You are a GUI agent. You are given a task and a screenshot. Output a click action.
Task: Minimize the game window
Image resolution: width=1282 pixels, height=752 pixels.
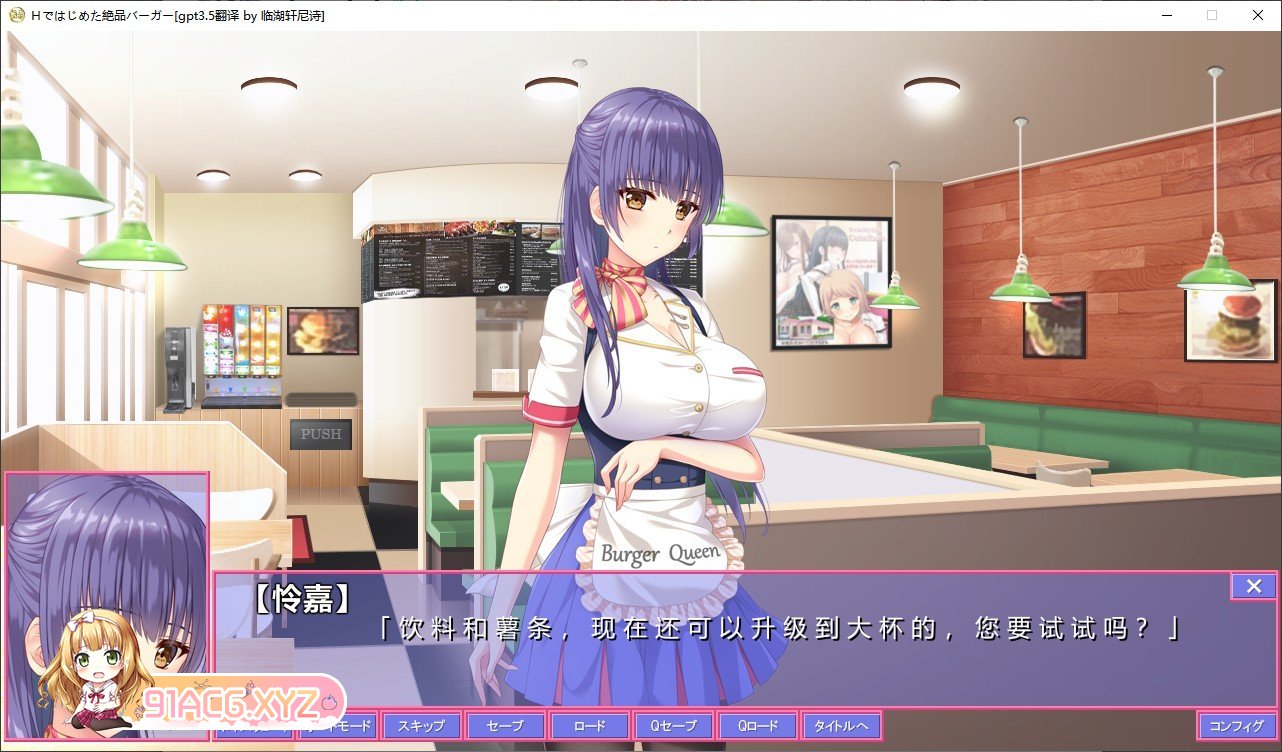pos(1166,15)
